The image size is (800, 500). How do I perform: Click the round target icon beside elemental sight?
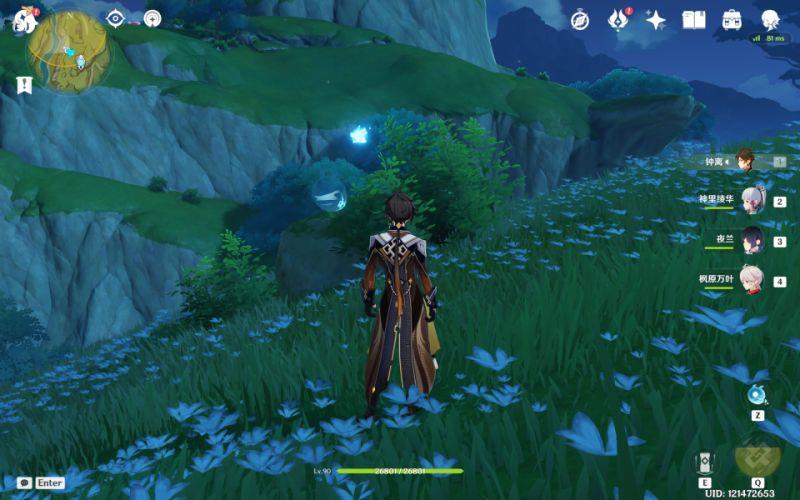pyautogui.click(x=152, y=18)
